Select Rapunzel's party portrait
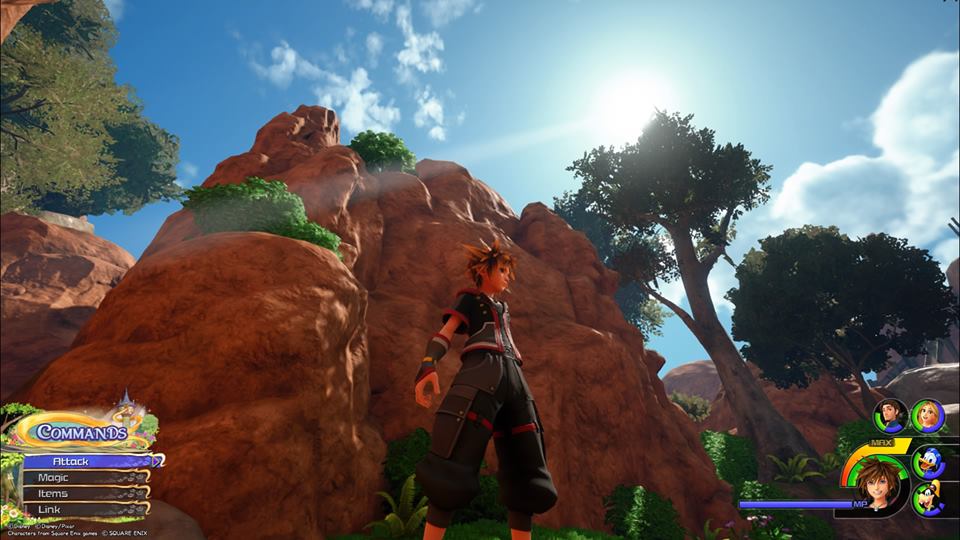Screen dimensions: 960x540 pos(927,415)
